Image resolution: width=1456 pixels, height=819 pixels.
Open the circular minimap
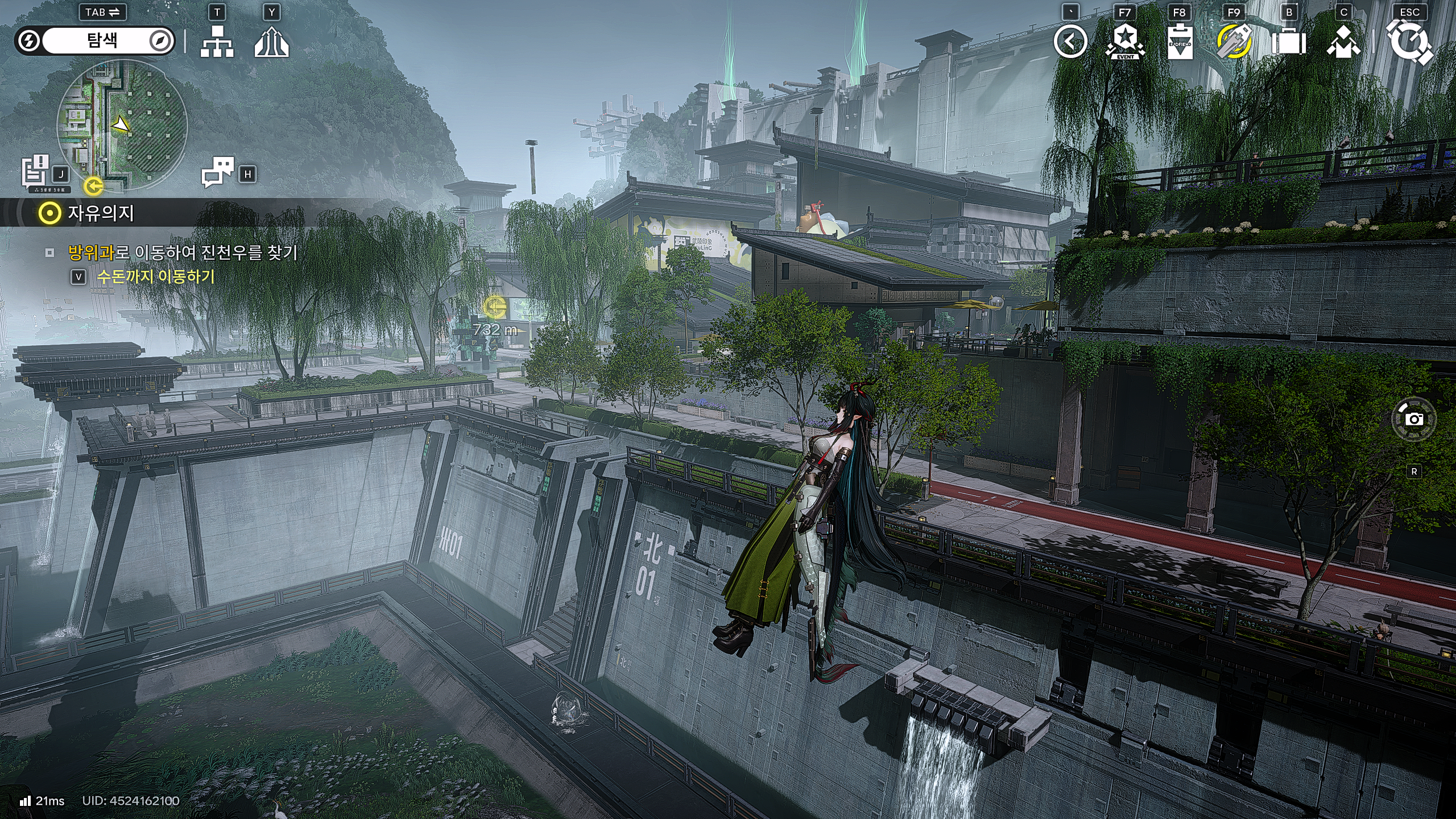(122, 125)
